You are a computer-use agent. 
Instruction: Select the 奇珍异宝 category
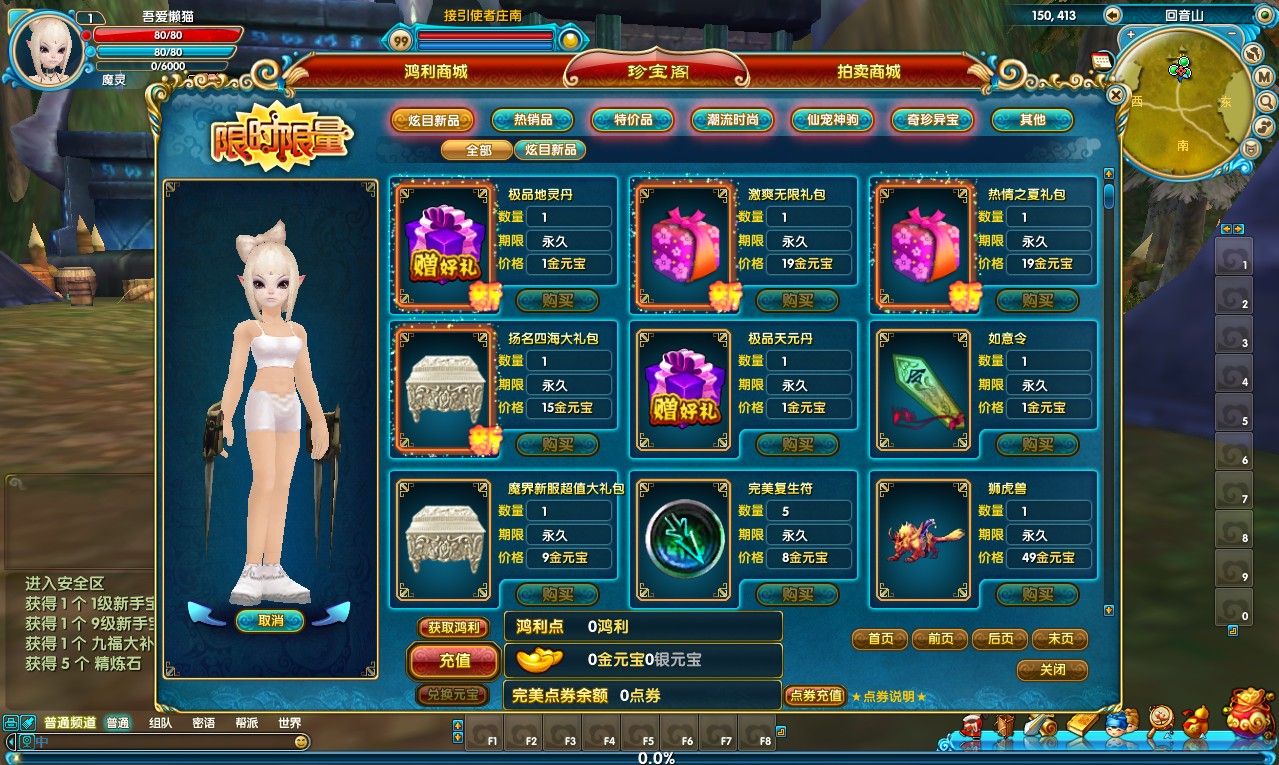(932, 120)
